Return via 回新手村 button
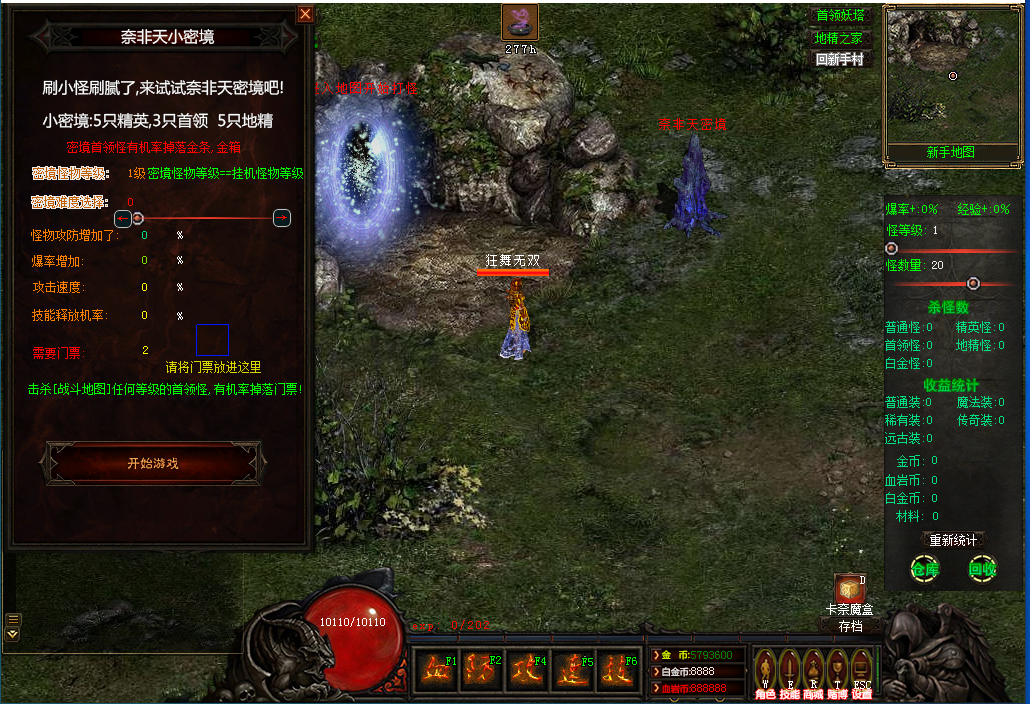 tap(841, 59)
